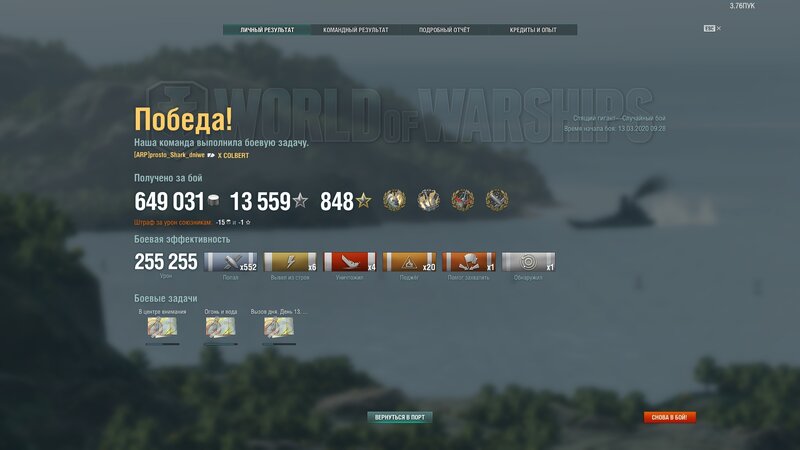
Task: Click the Помог захватить ribbon
Action: pos(468,262)
